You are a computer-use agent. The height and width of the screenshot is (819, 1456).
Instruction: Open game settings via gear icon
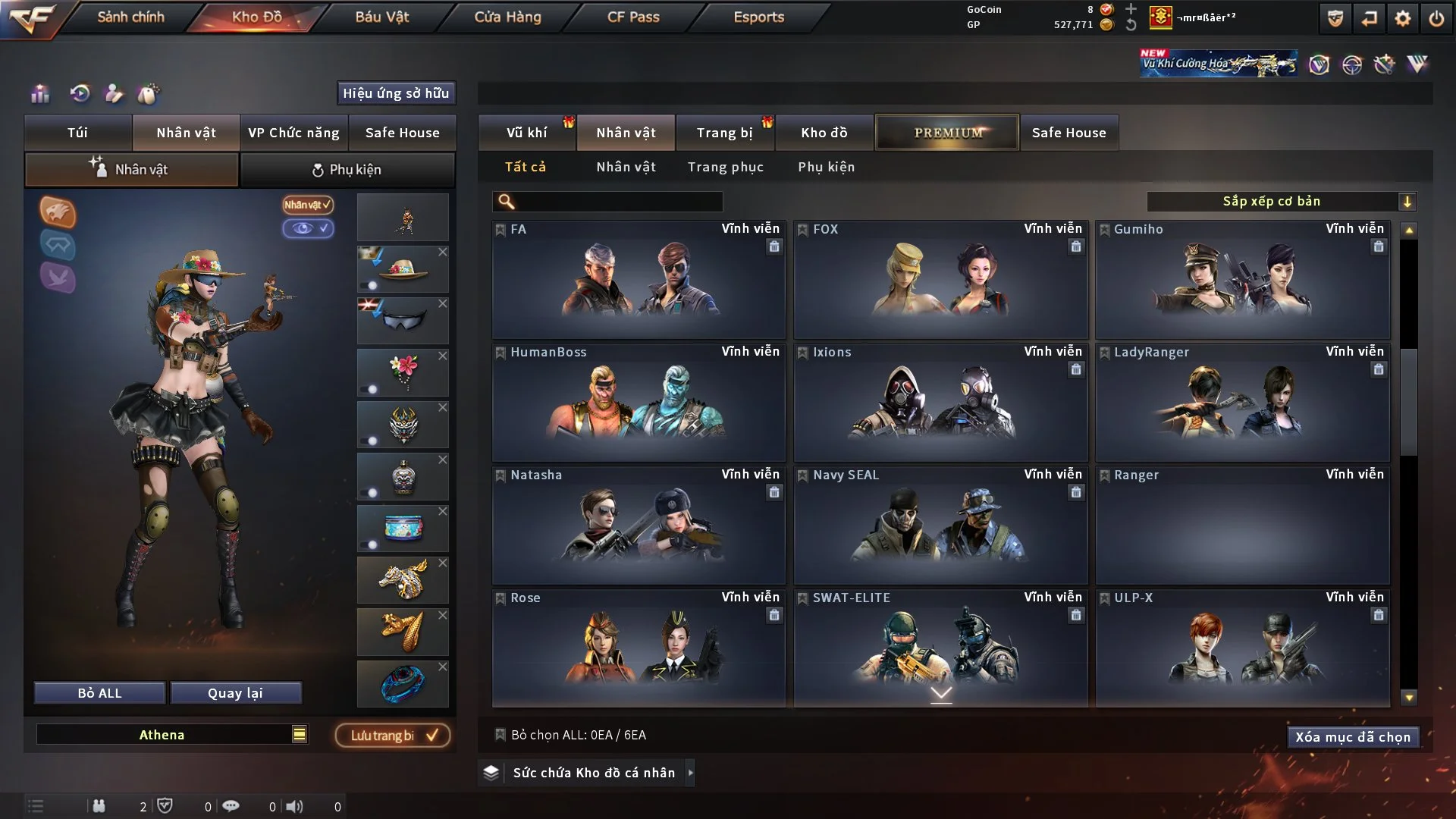1402,18
